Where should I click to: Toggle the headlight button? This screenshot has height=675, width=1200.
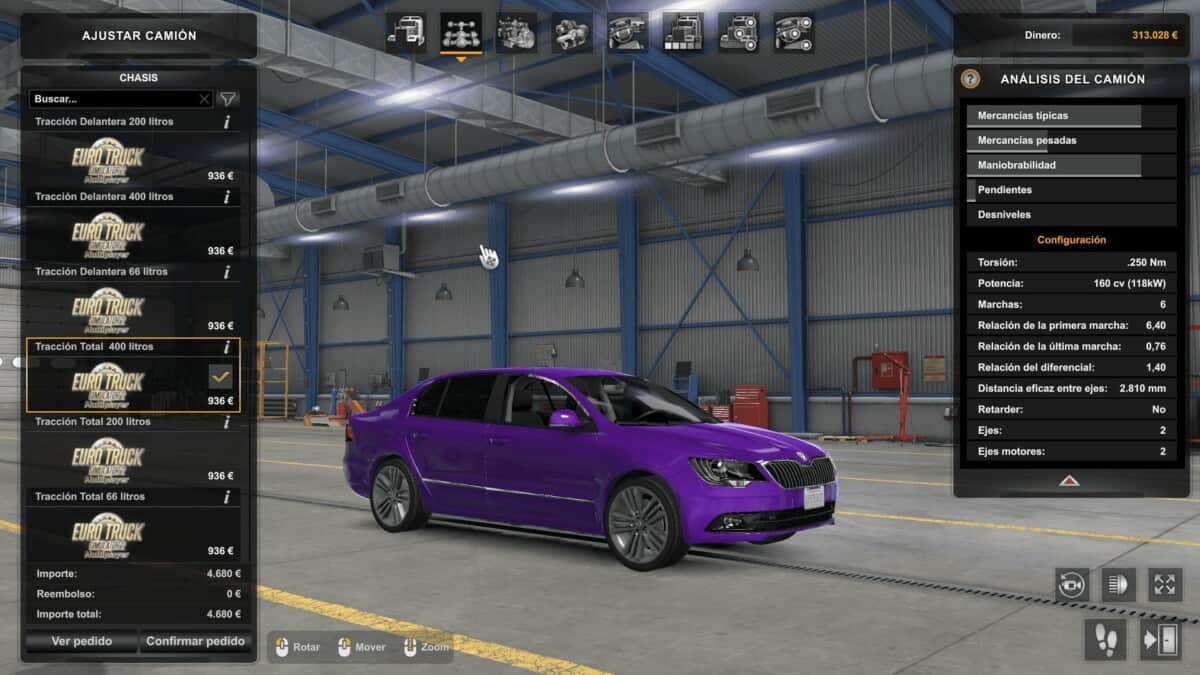1118,584
